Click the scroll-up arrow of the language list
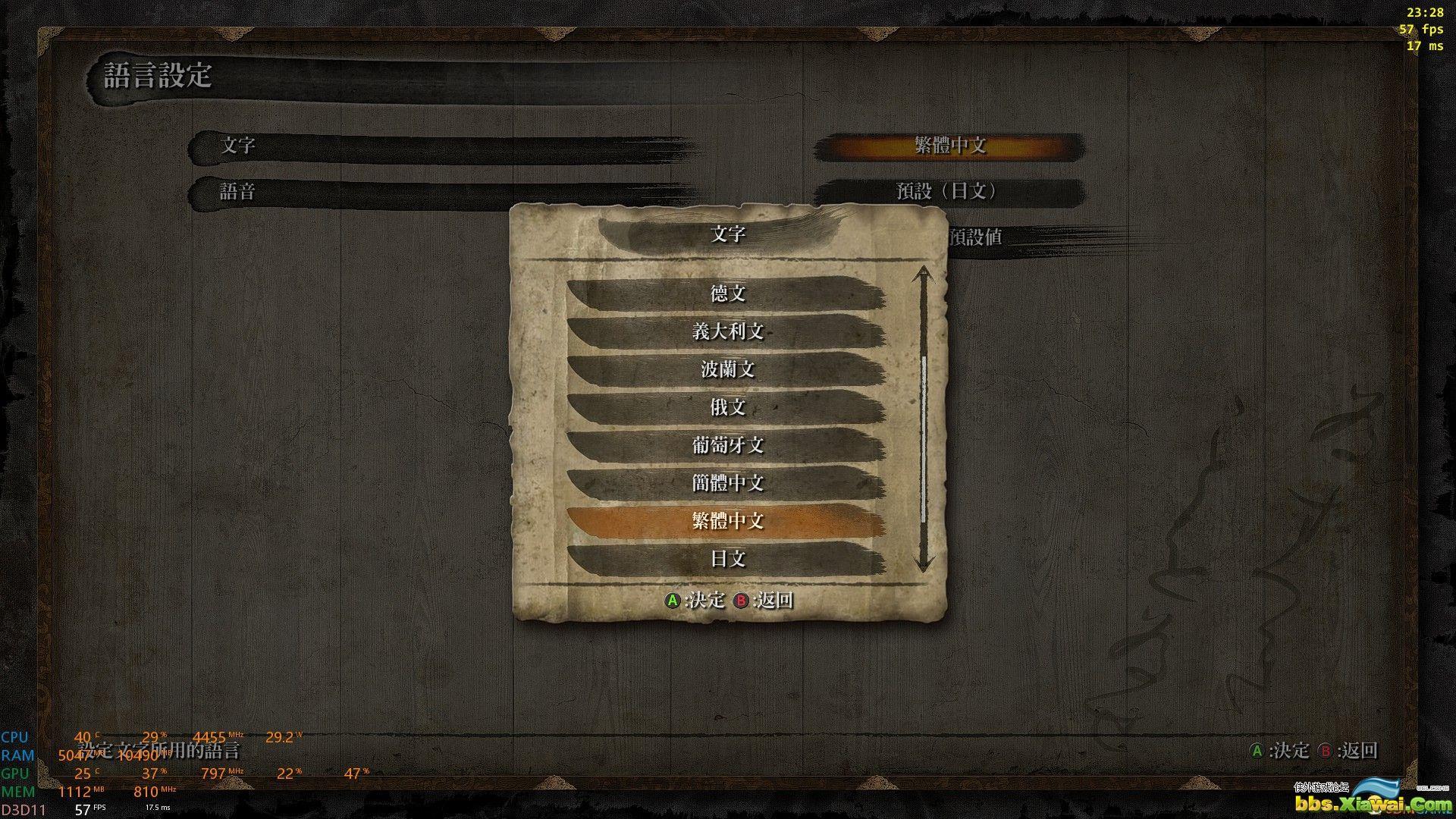This screenshot has height=819, width=1456. [x=923, y=273]
